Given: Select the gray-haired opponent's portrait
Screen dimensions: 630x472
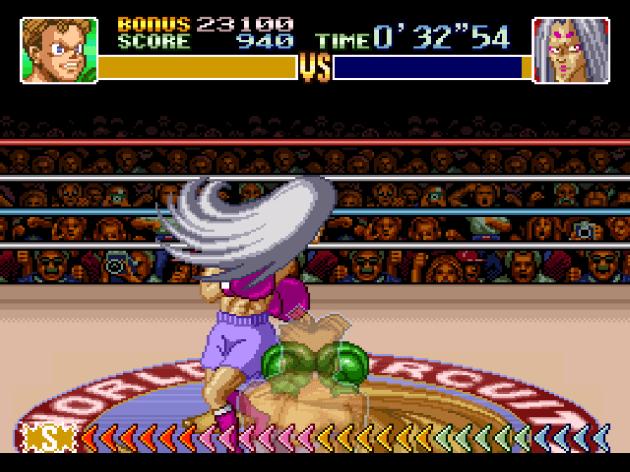Looking at the screenshot, I should (x=571, y=49).
